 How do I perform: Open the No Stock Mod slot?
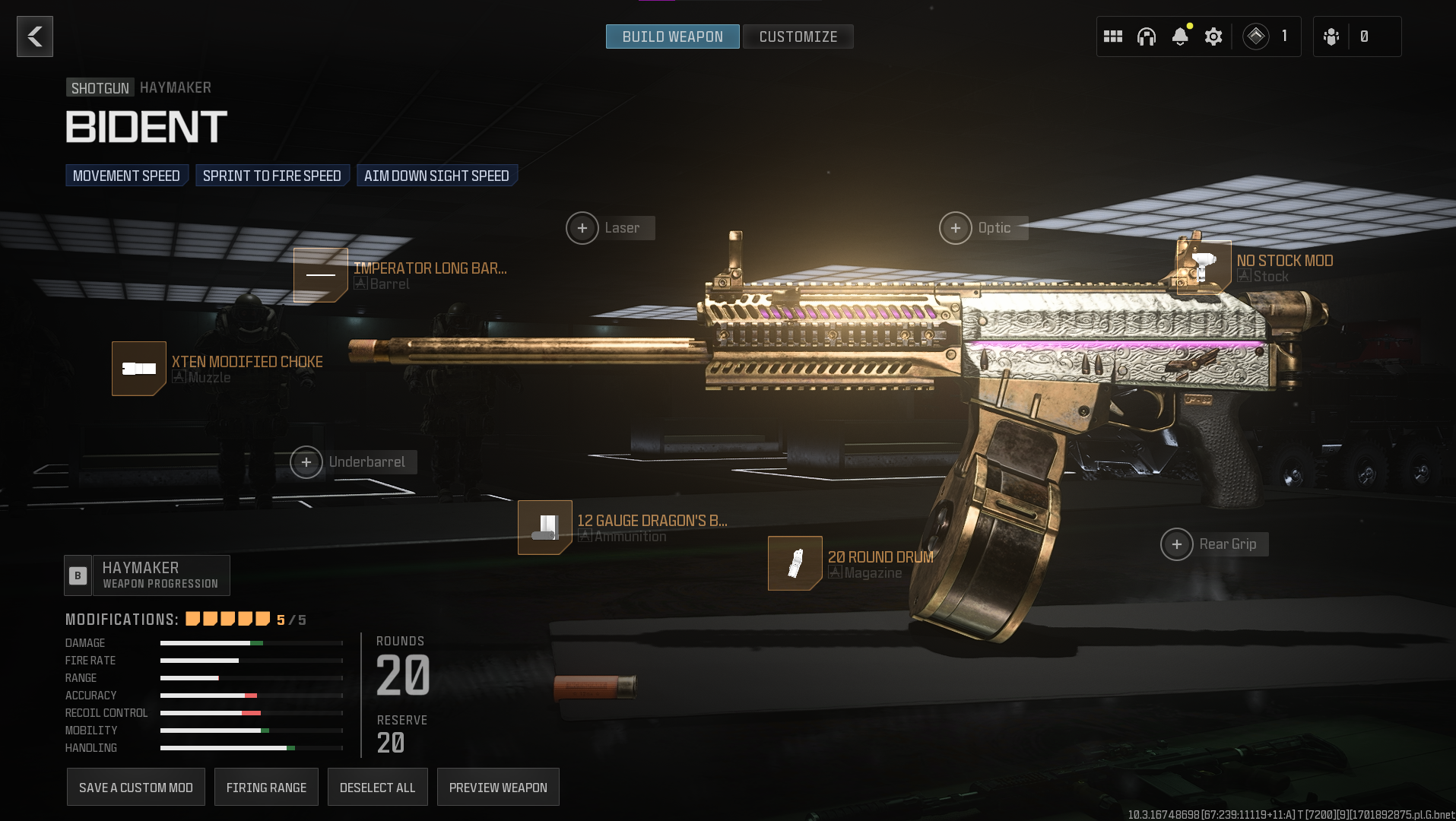[x=1204, y=268]
